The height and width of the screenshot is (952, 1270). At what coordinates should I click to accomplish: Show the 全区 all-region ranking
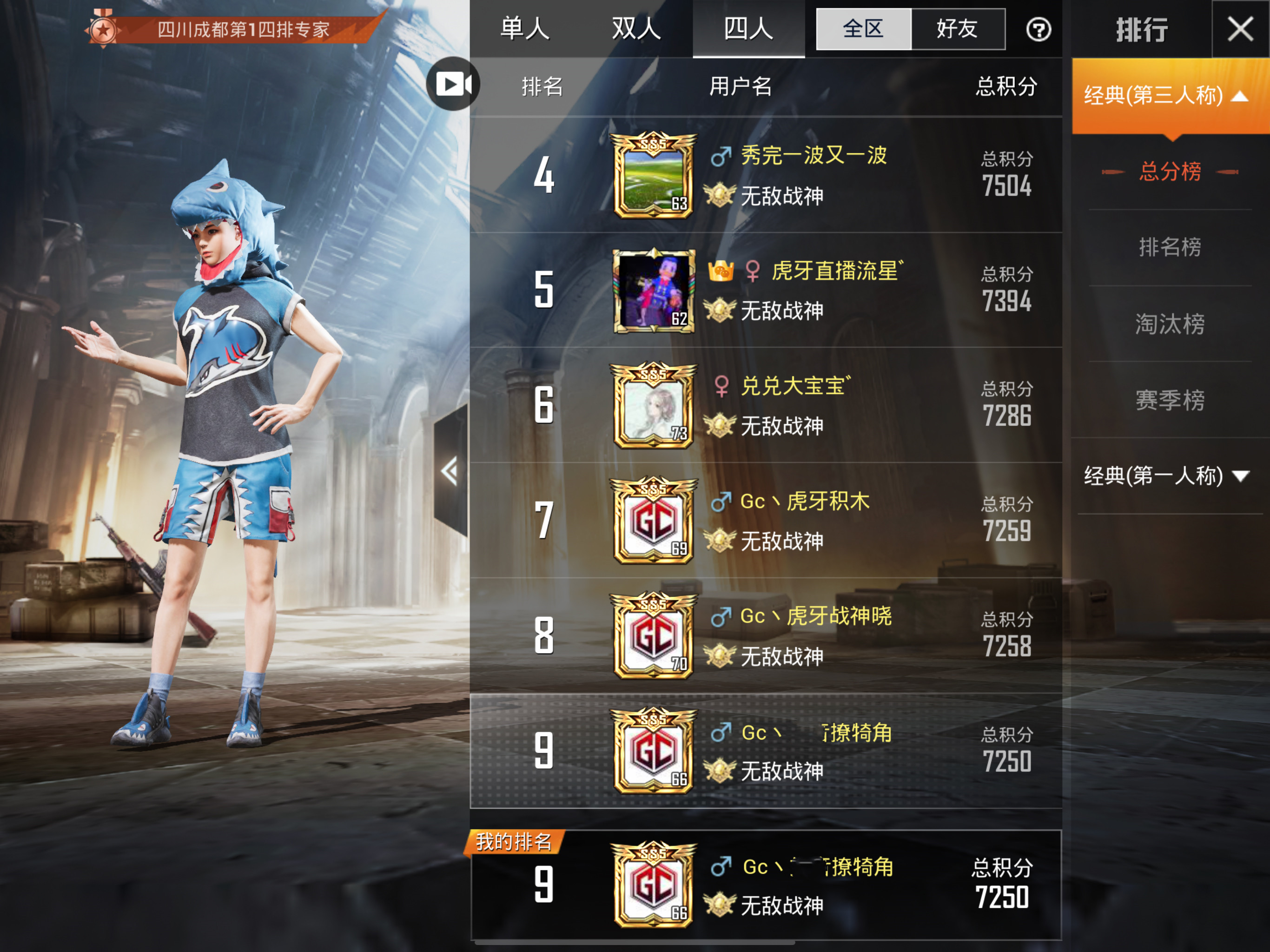pos(863,29)
